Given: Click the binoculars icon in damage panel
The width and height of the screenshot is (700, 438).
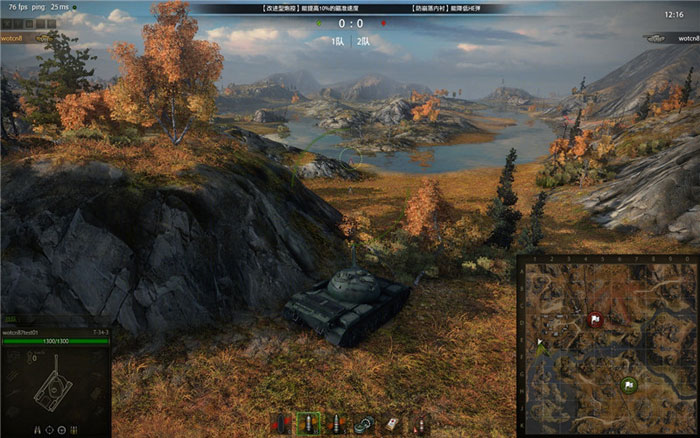Looking at the screenshot, I should 39,429.
